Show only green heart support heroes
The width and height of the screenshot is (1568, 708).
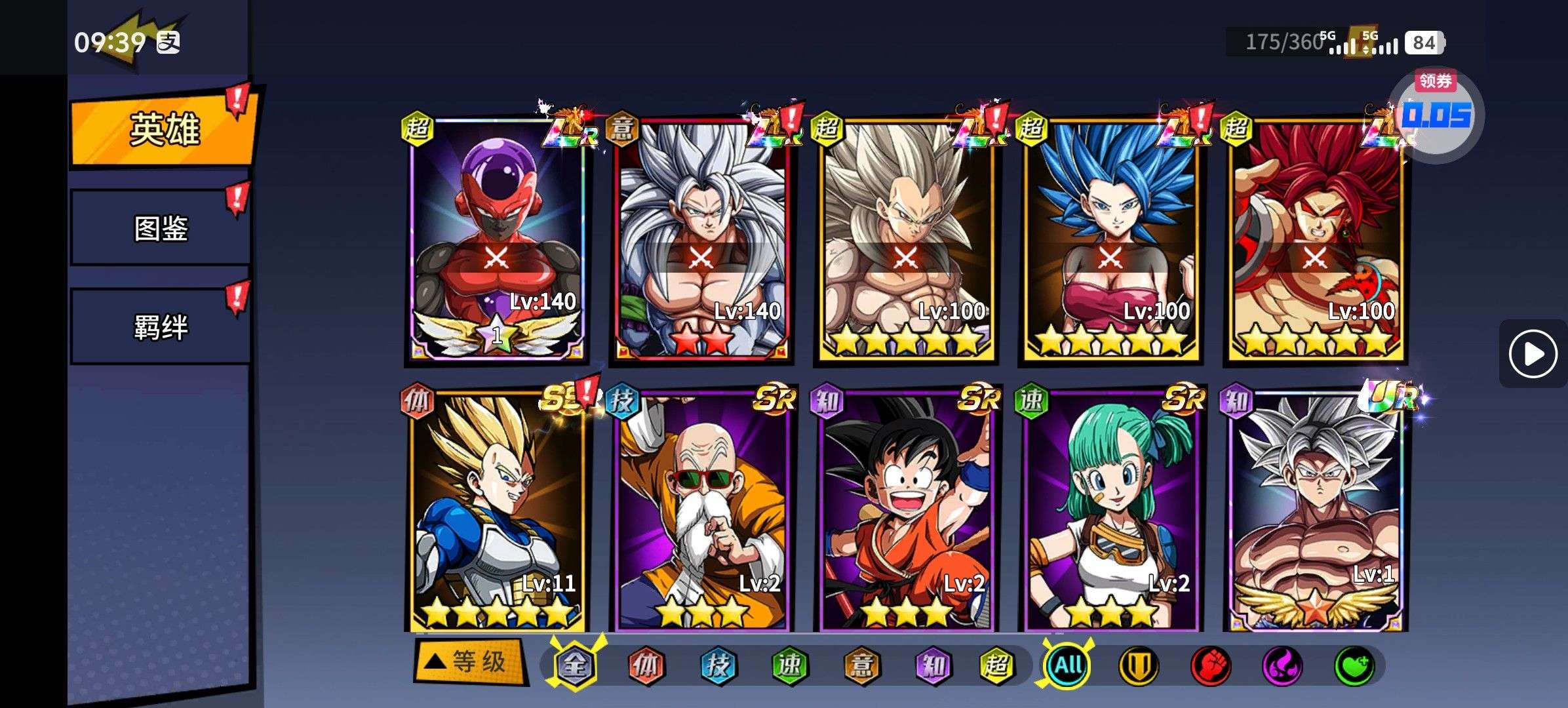1354,666
